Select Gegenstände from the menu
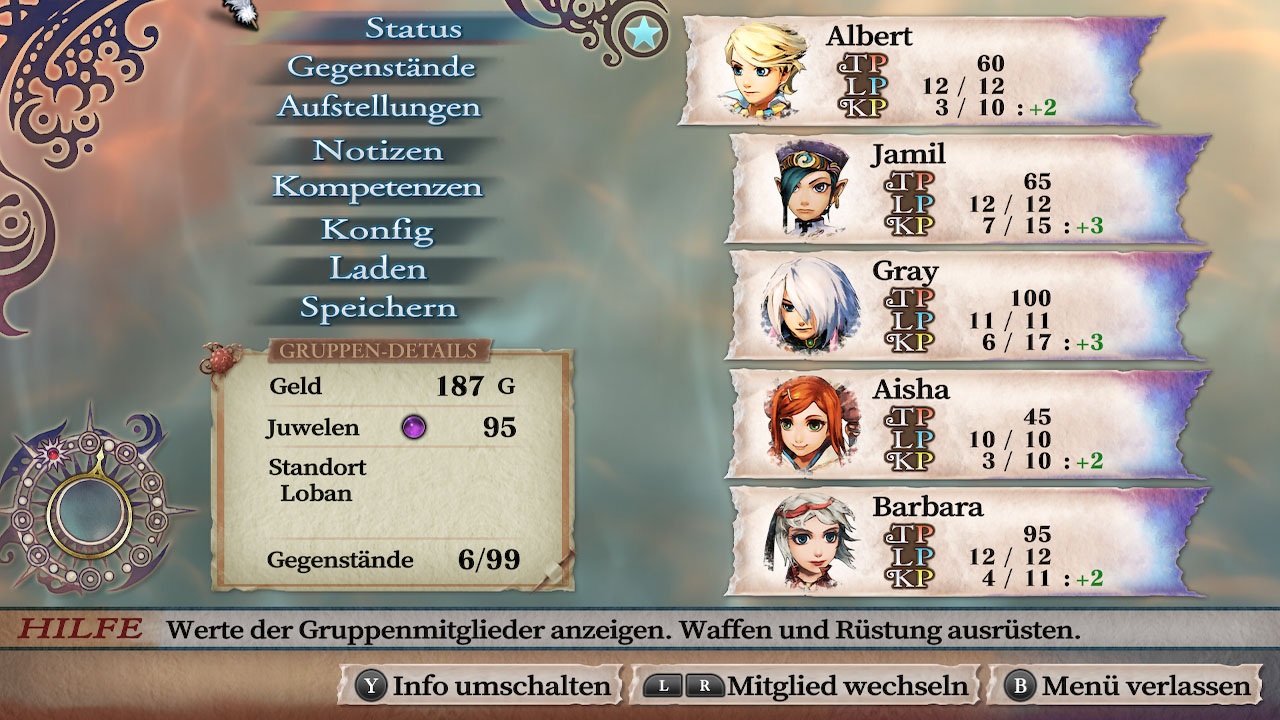 [381, 68]
